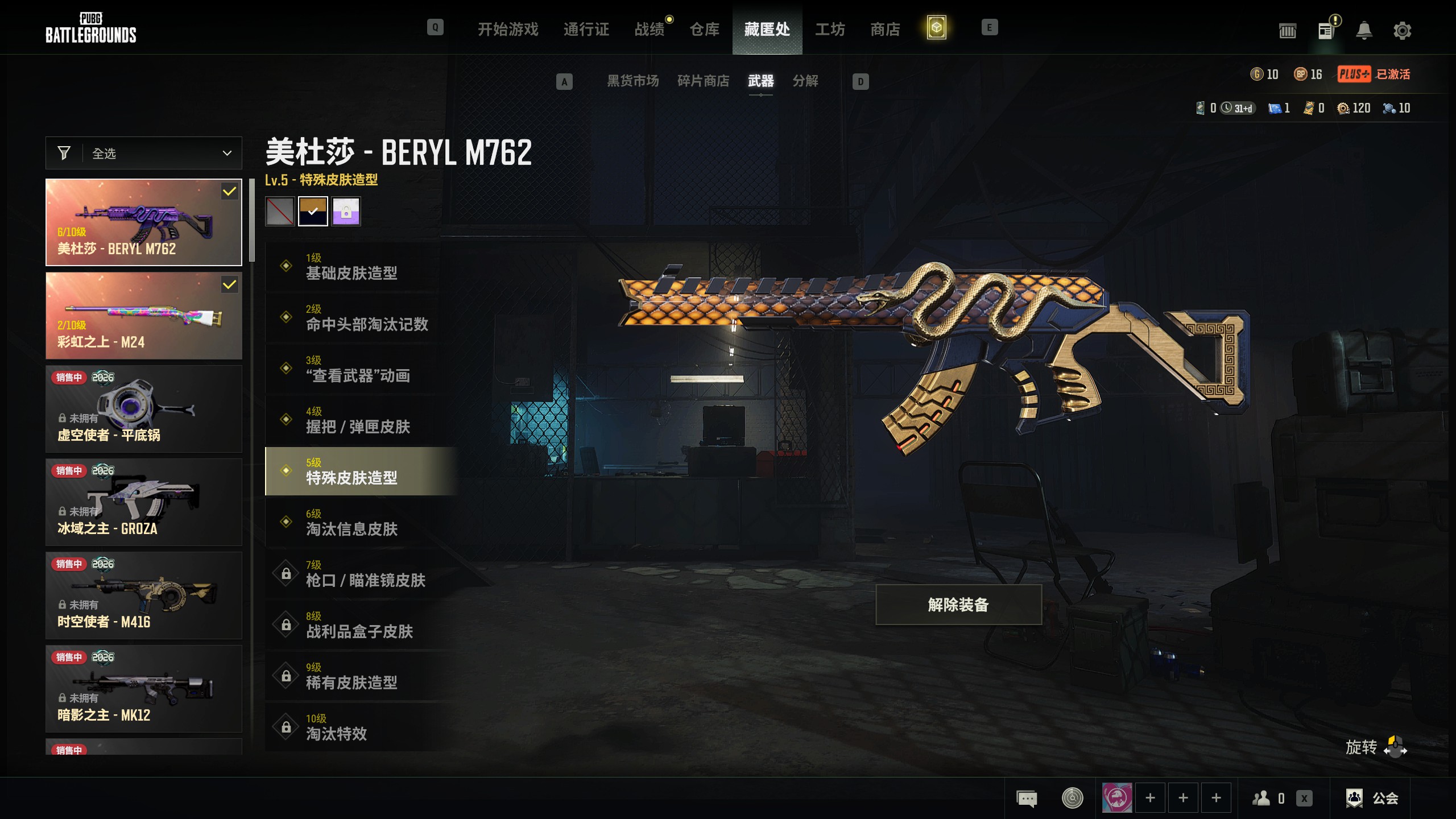Open the 开始游戏 menu tab
This screenshot has height=819, width=1456.
[507, 29]
